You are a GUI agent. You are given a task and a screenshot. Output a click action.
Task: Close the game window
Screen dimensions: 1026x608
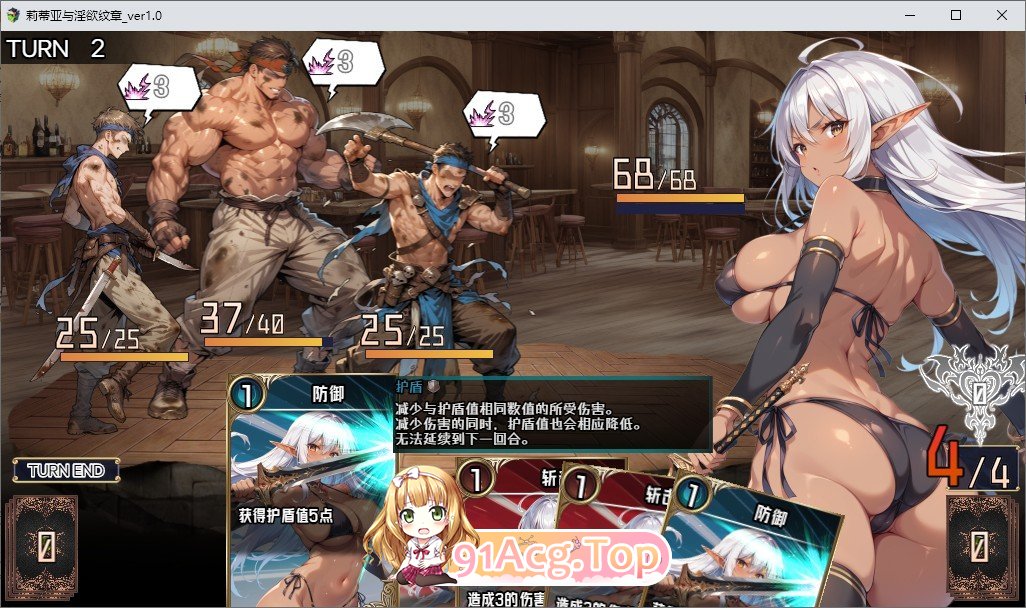click(x=1001, y=15)
